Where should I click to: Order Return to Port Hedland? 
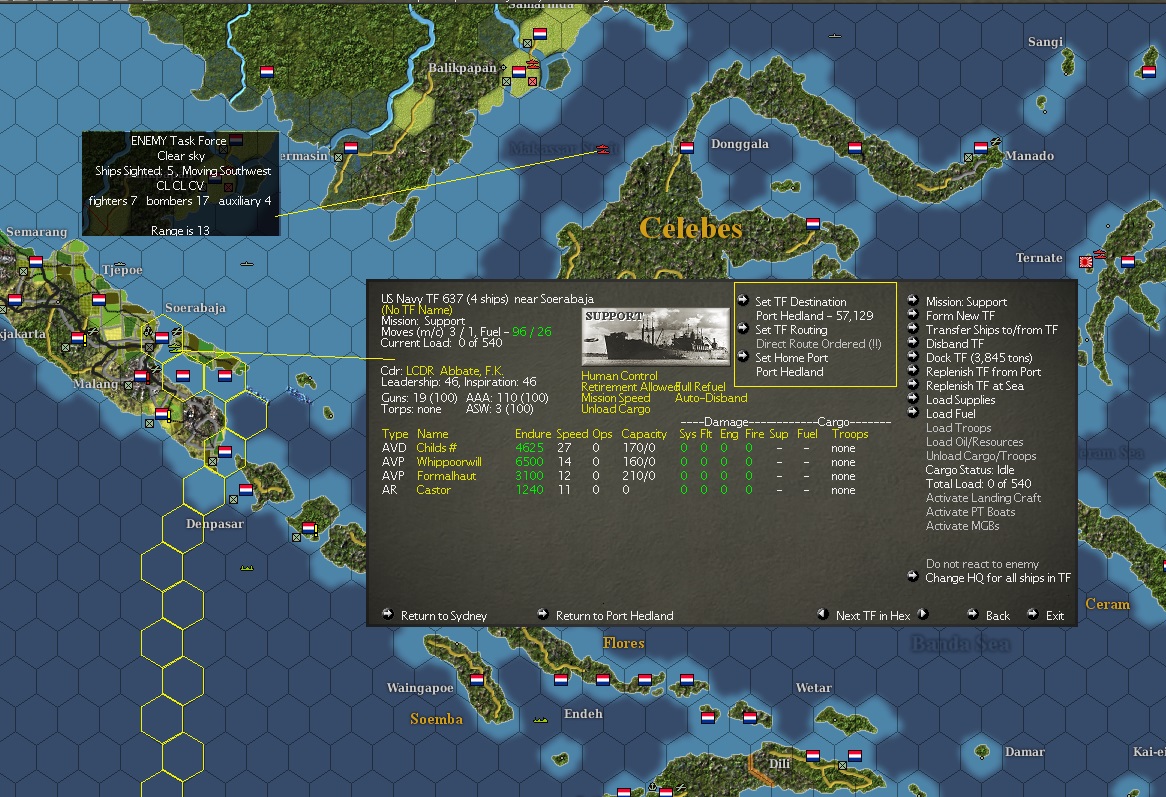[x=614, y=616]
